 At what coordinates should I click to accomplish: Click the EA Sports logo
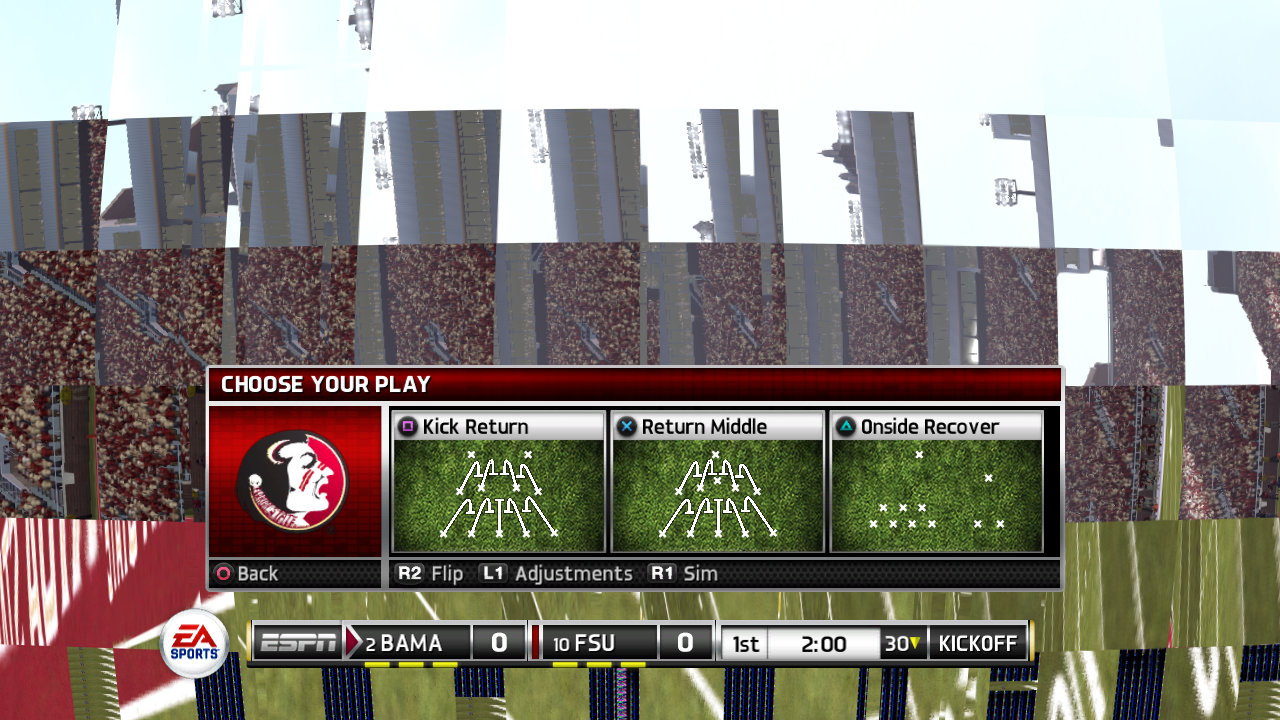pyautogui.click(x=192, y=641)
